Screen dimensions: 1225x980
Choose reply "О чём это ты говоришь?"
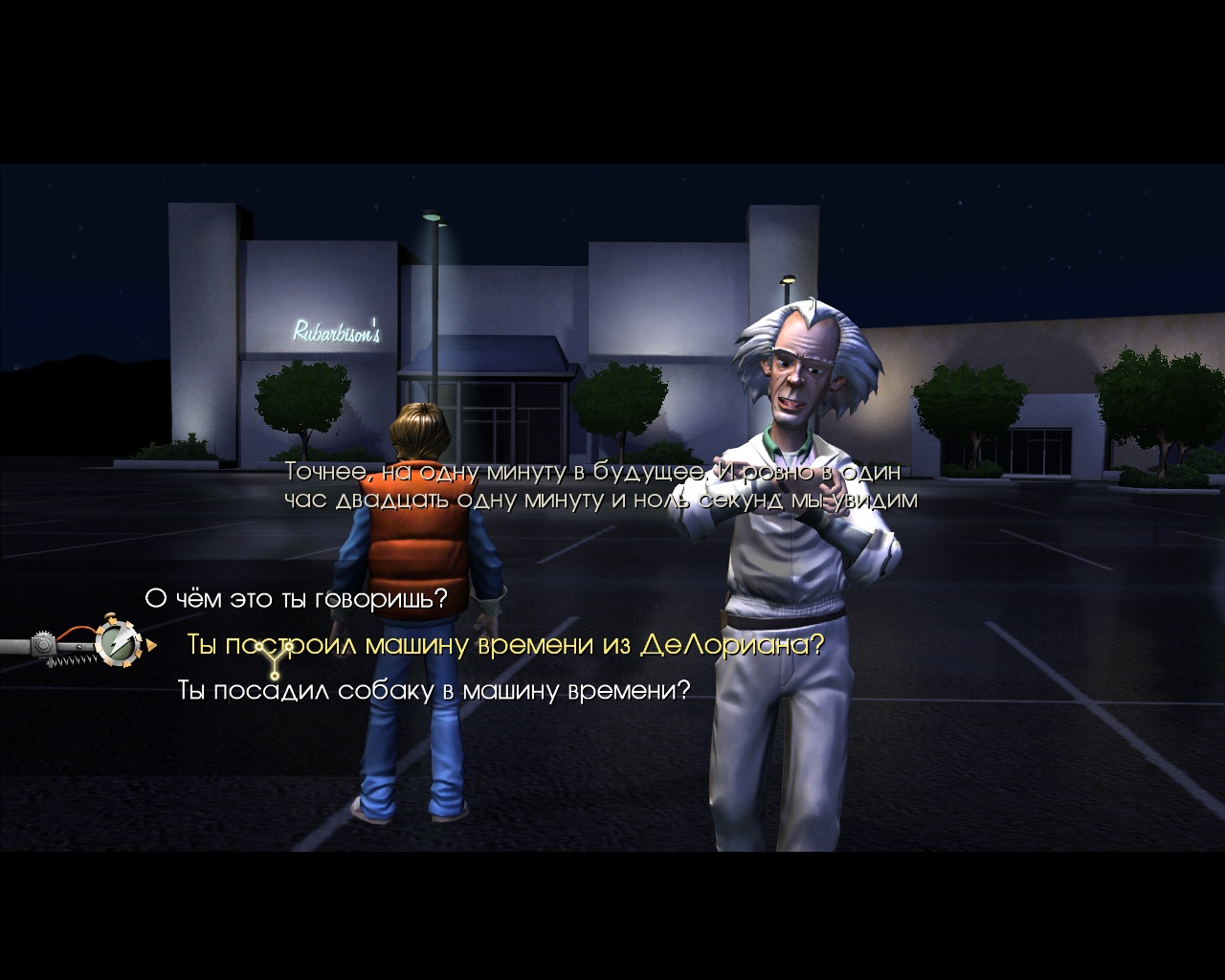[x=296, y=599]
